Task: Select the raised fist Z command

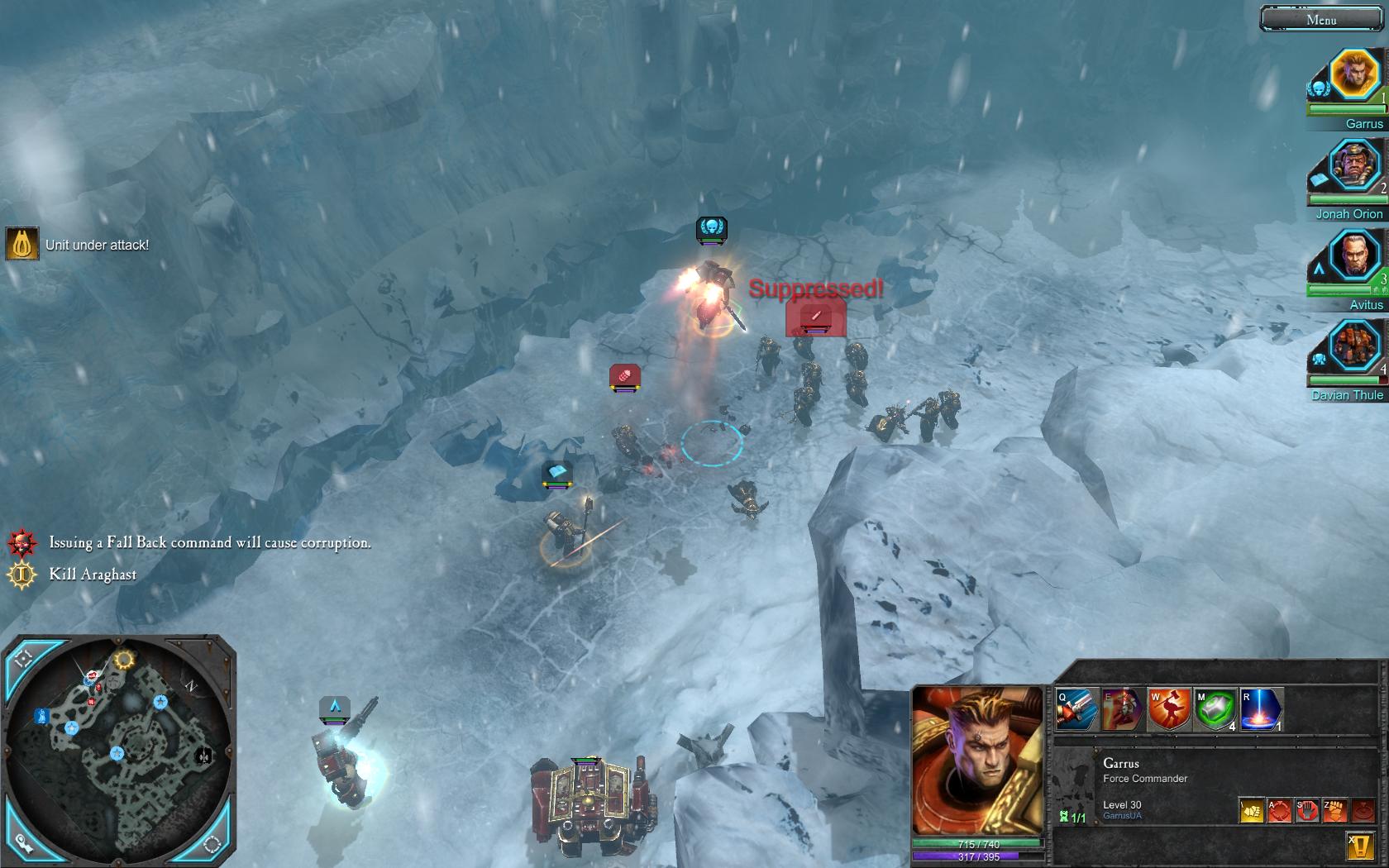Action: pos(1334,810)
